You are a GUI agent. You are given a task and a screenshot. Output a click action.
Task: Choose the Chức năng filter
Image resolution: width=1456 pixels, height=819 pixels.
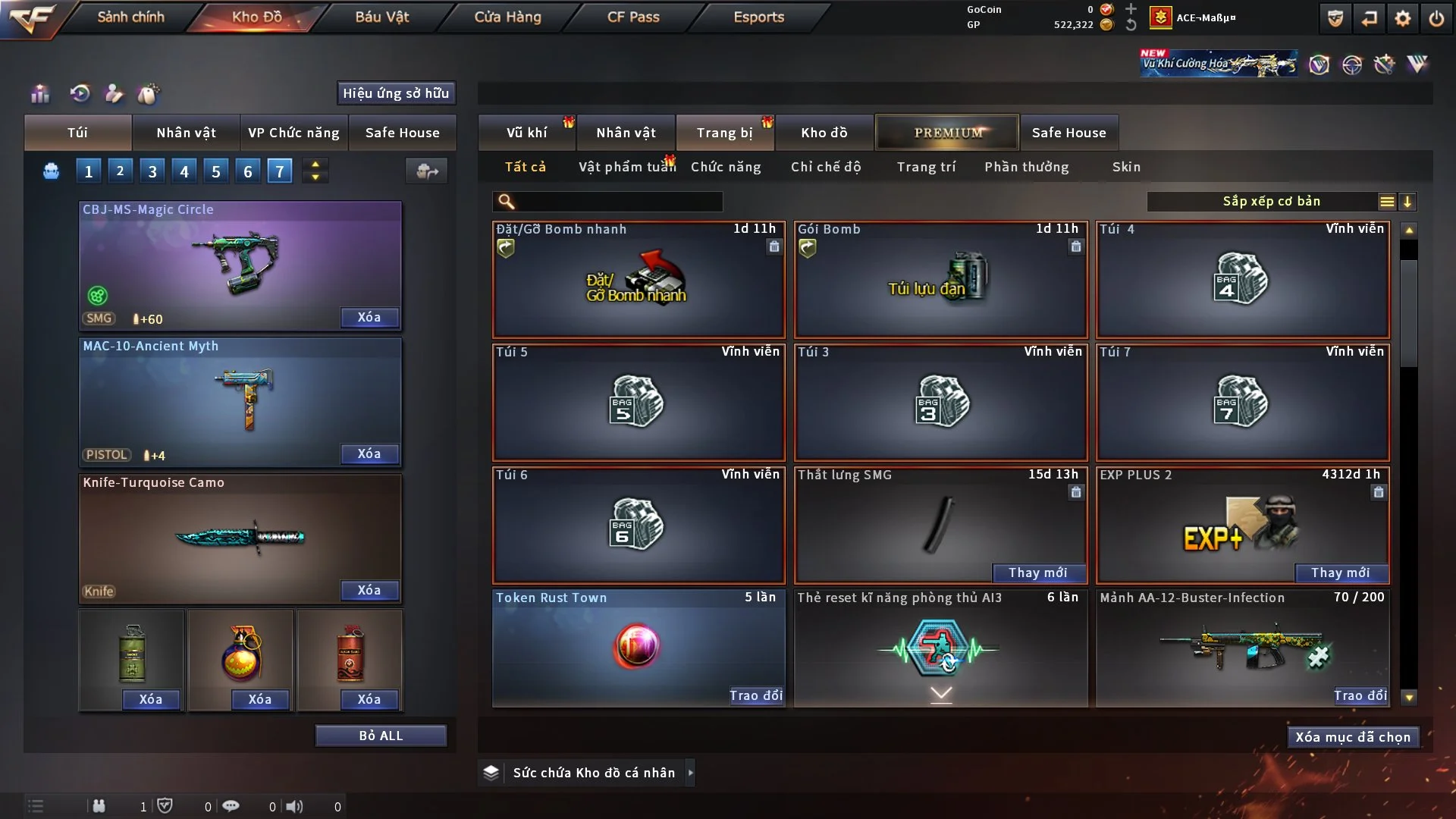[x=726, y=167]
